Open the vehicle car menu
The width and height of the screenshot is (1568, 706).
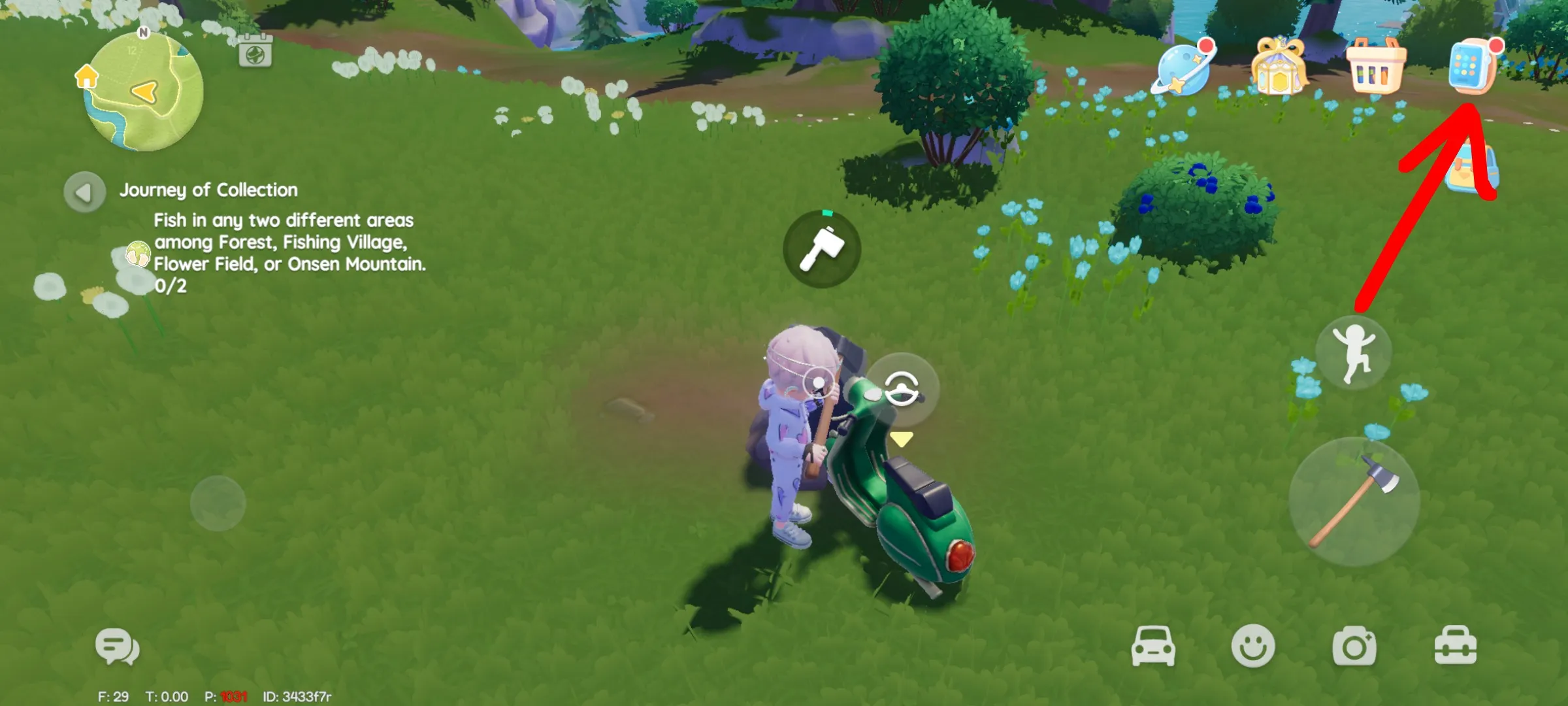coord(1153,647)
